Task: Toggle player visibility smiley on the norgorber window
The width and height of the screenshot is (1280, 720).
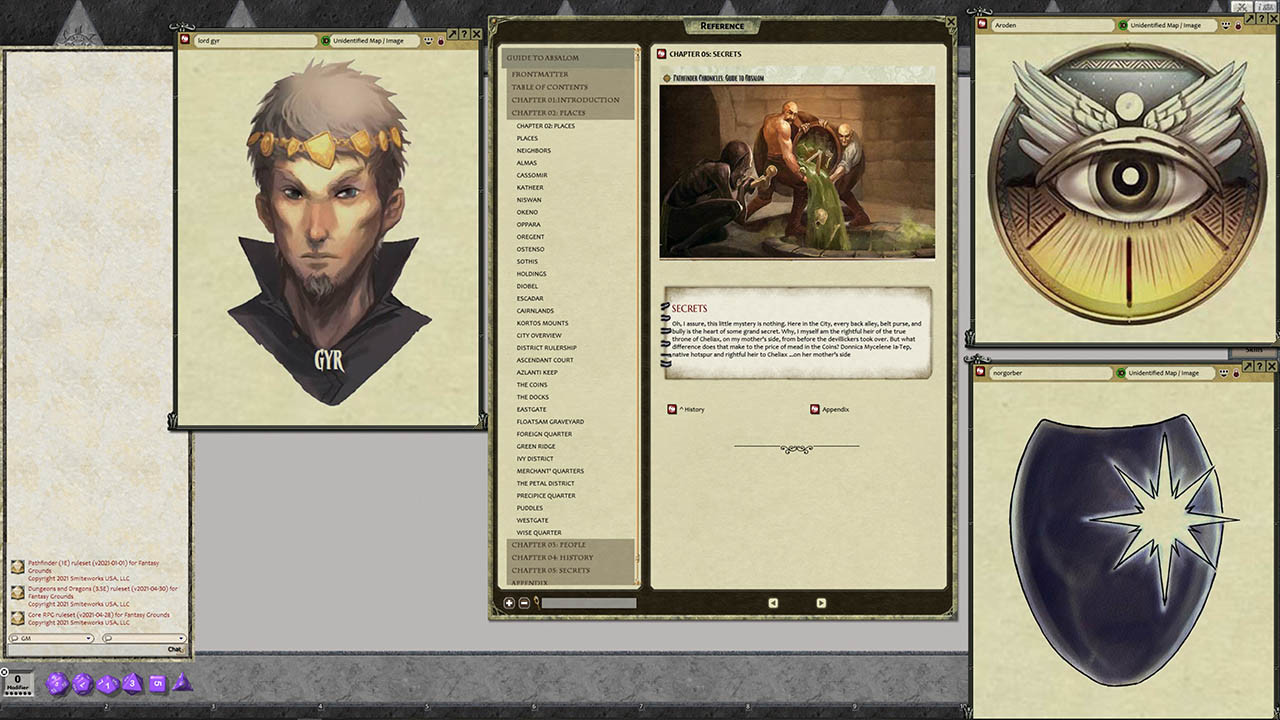Action: click(1224, 372)
